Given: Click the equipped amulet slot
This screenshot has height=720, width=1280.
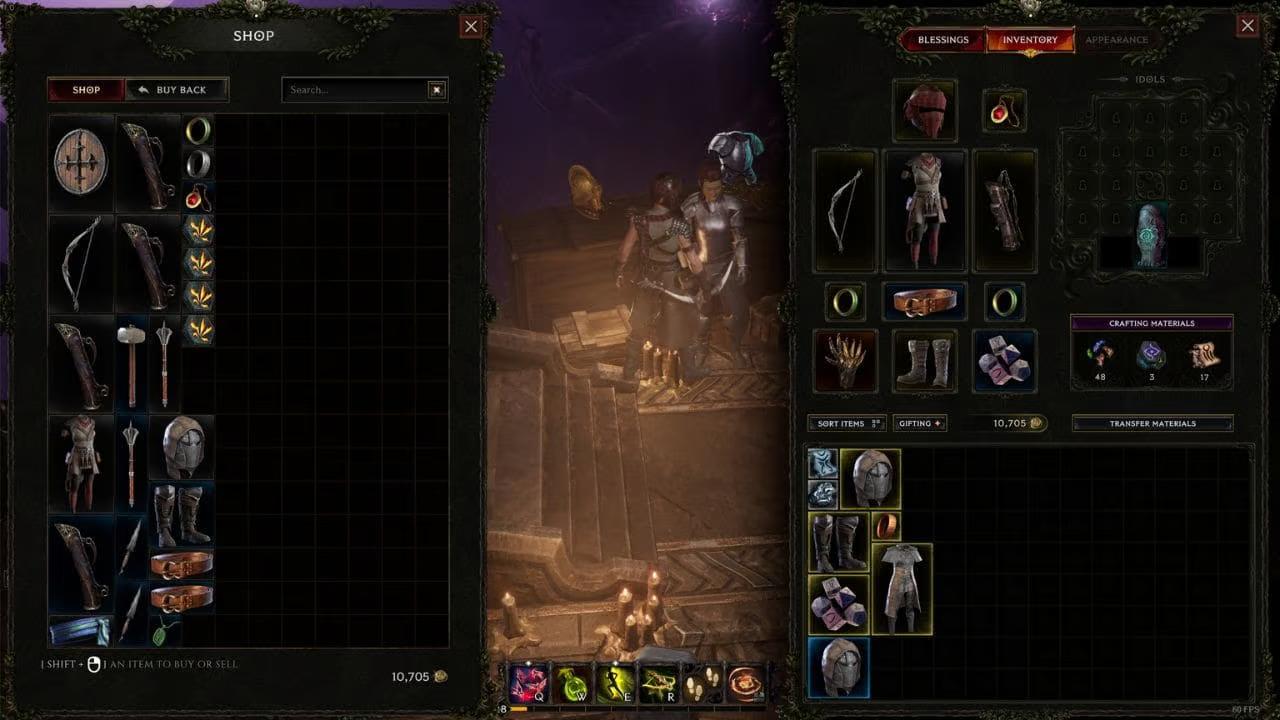Looking at the screenshot, I should tap(1003, 110).
